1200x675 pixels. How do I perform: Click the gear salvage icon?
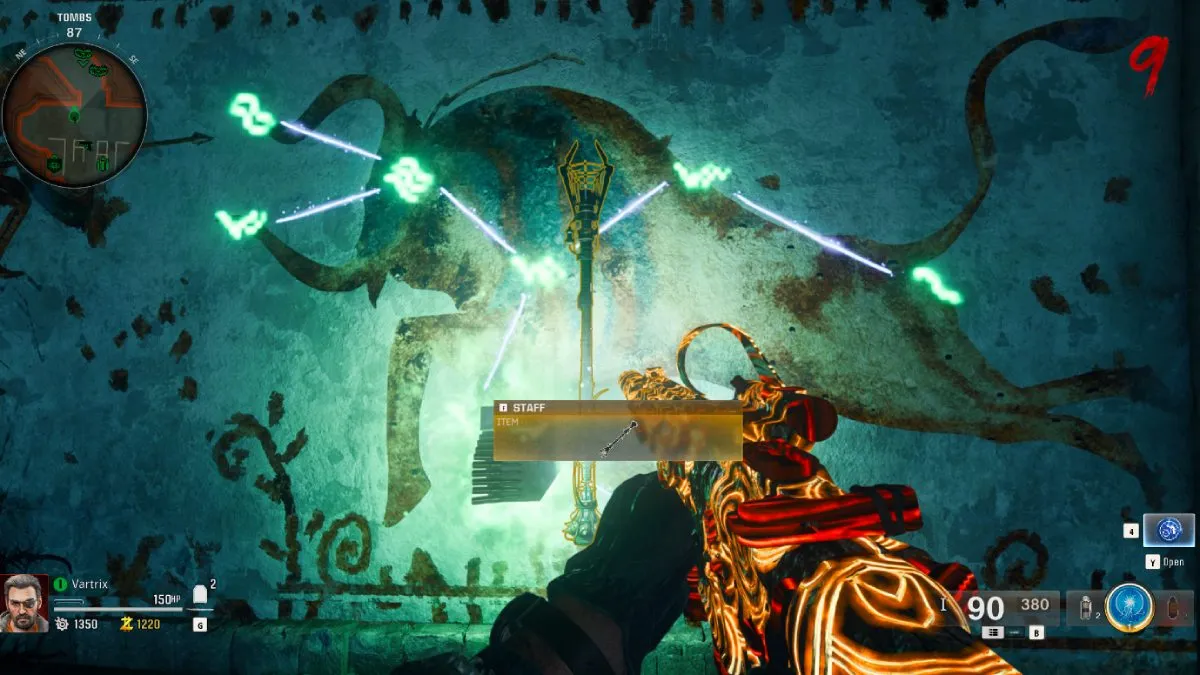(62, 624)
